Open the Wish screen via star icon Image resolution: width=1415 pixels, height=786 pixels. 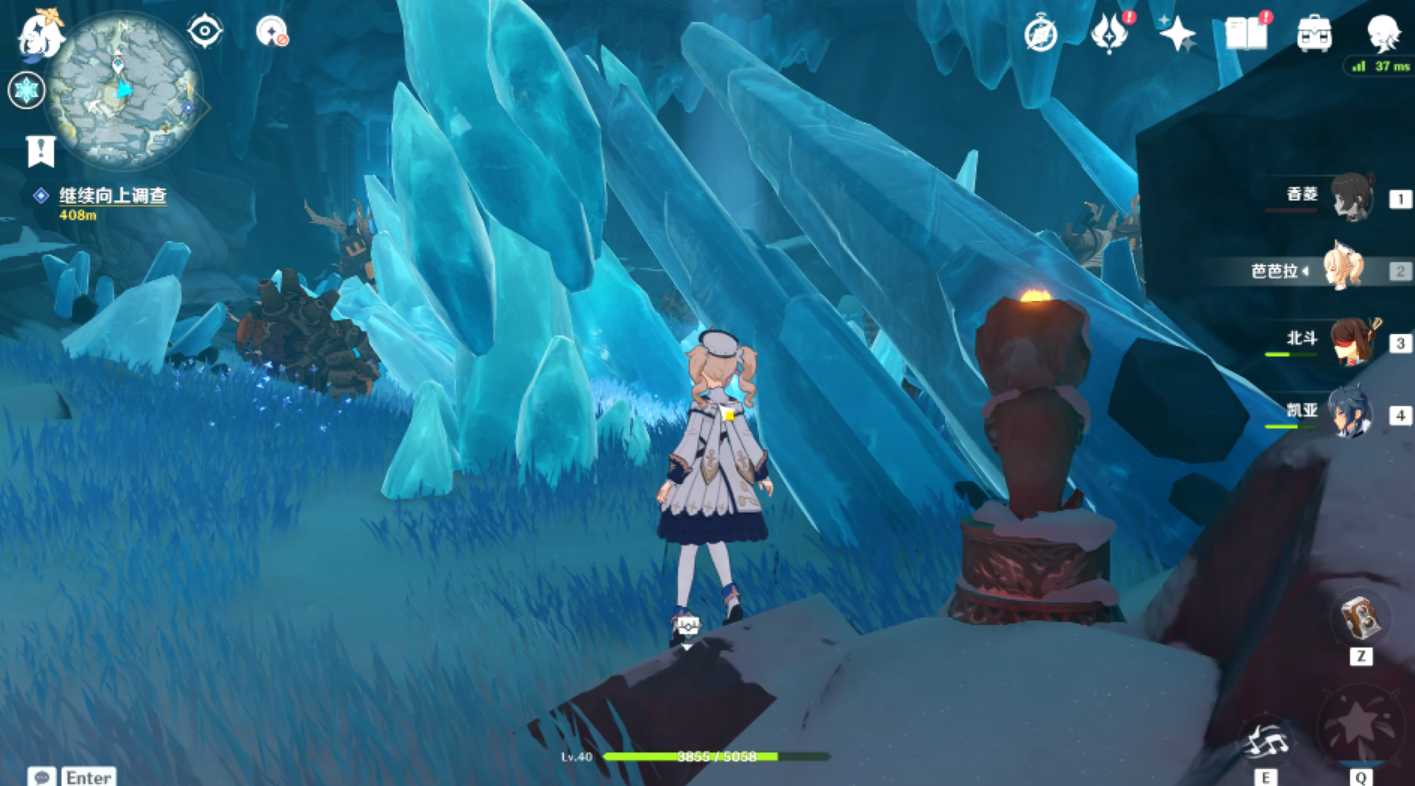1177,32
